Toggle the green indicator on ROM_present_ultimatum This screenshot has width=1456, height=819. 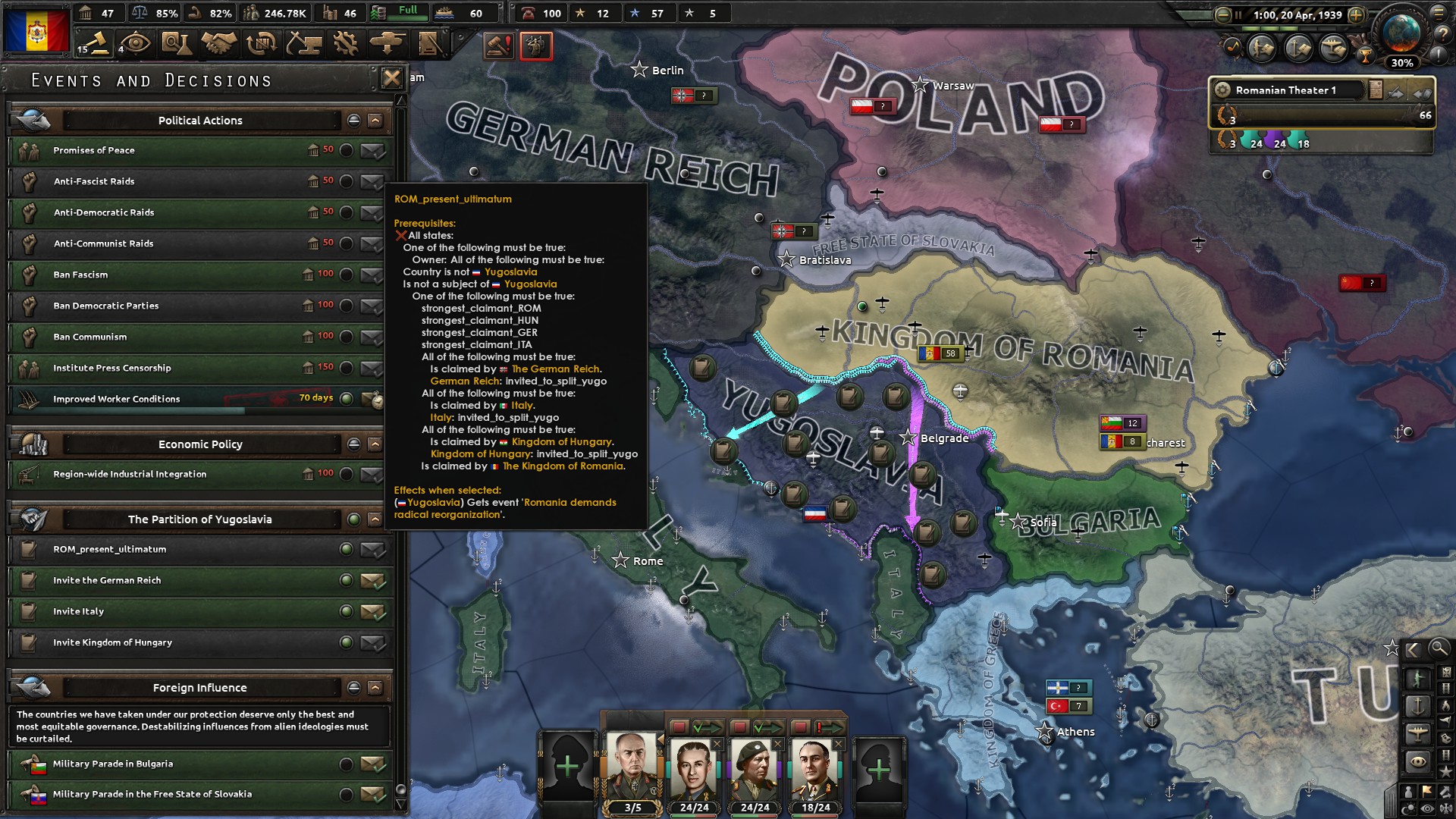pos(347,549)
